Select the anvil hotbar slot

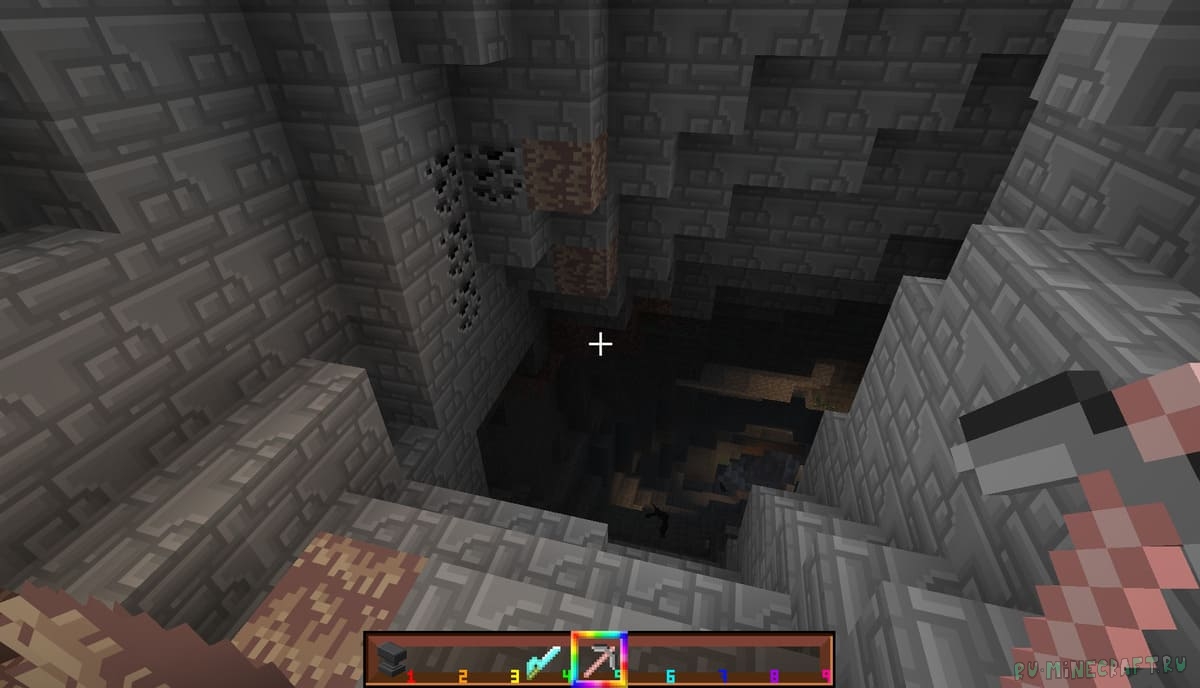pos(390,659)
